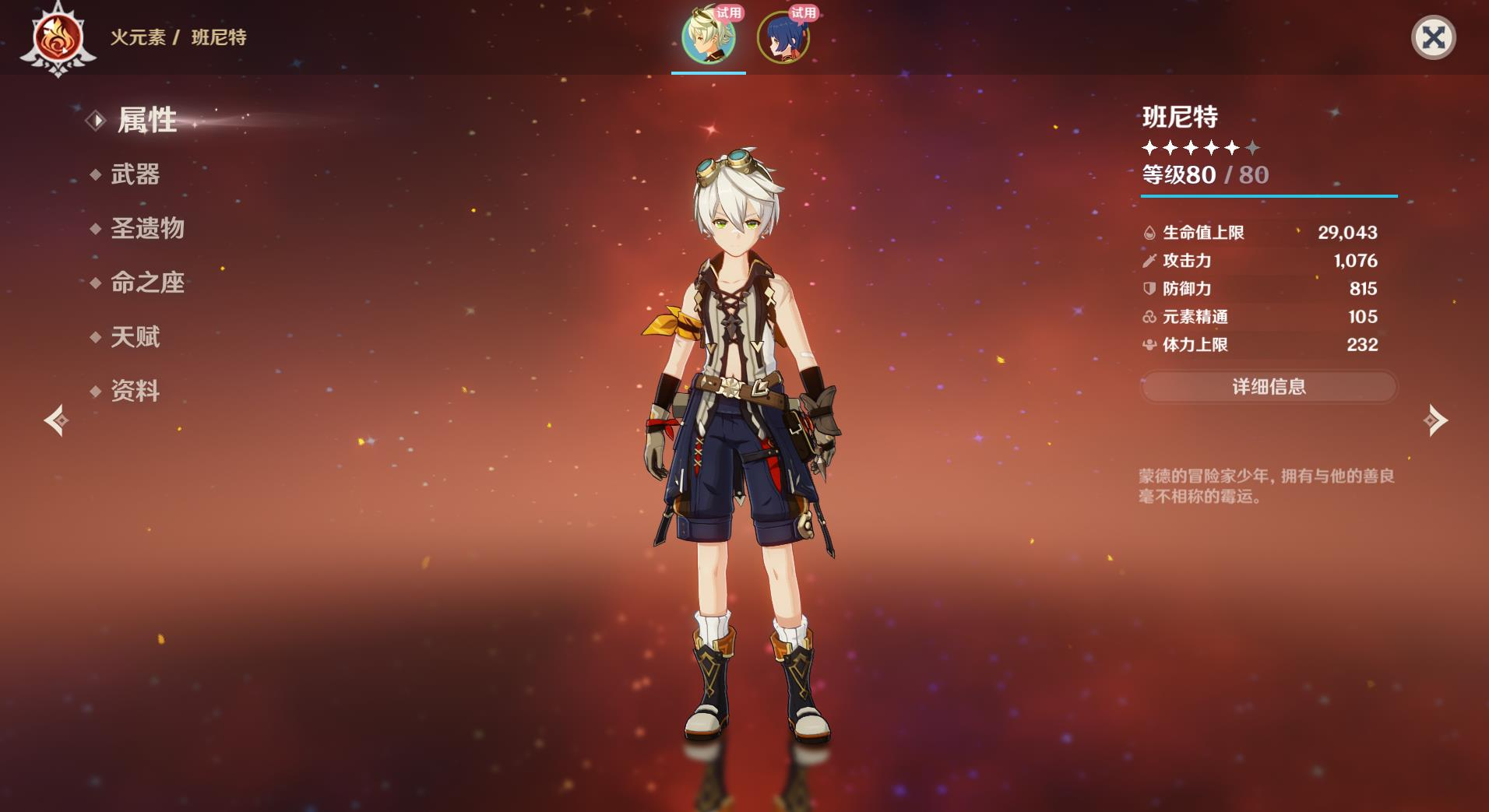The width and height of the screenshot is (1489, 812).
Task: View the 资料 profile tab
Action: (x=135, y=391)
